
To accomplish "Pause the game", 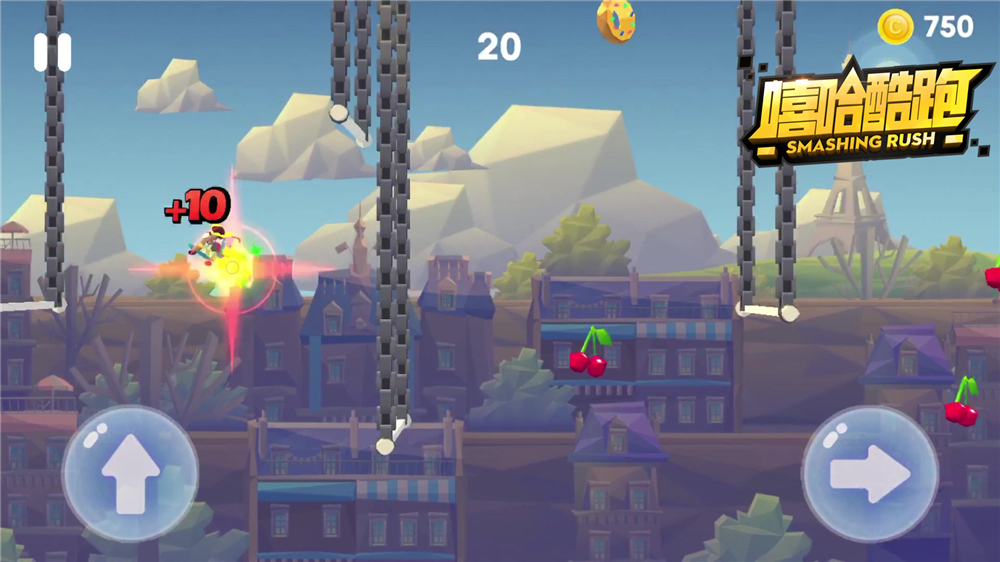I will pyautogui.click(x=52, y=53).
